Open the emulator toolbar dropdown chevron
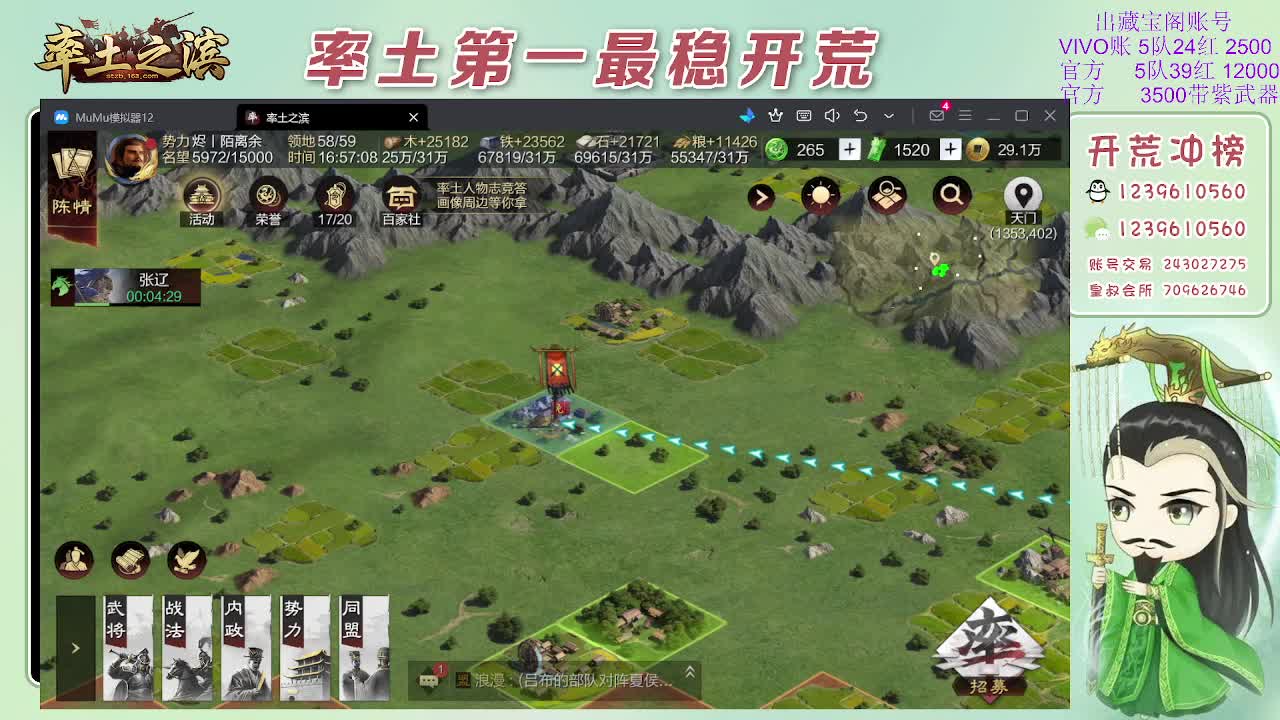 pyautogui.click(x=888, y=117)
